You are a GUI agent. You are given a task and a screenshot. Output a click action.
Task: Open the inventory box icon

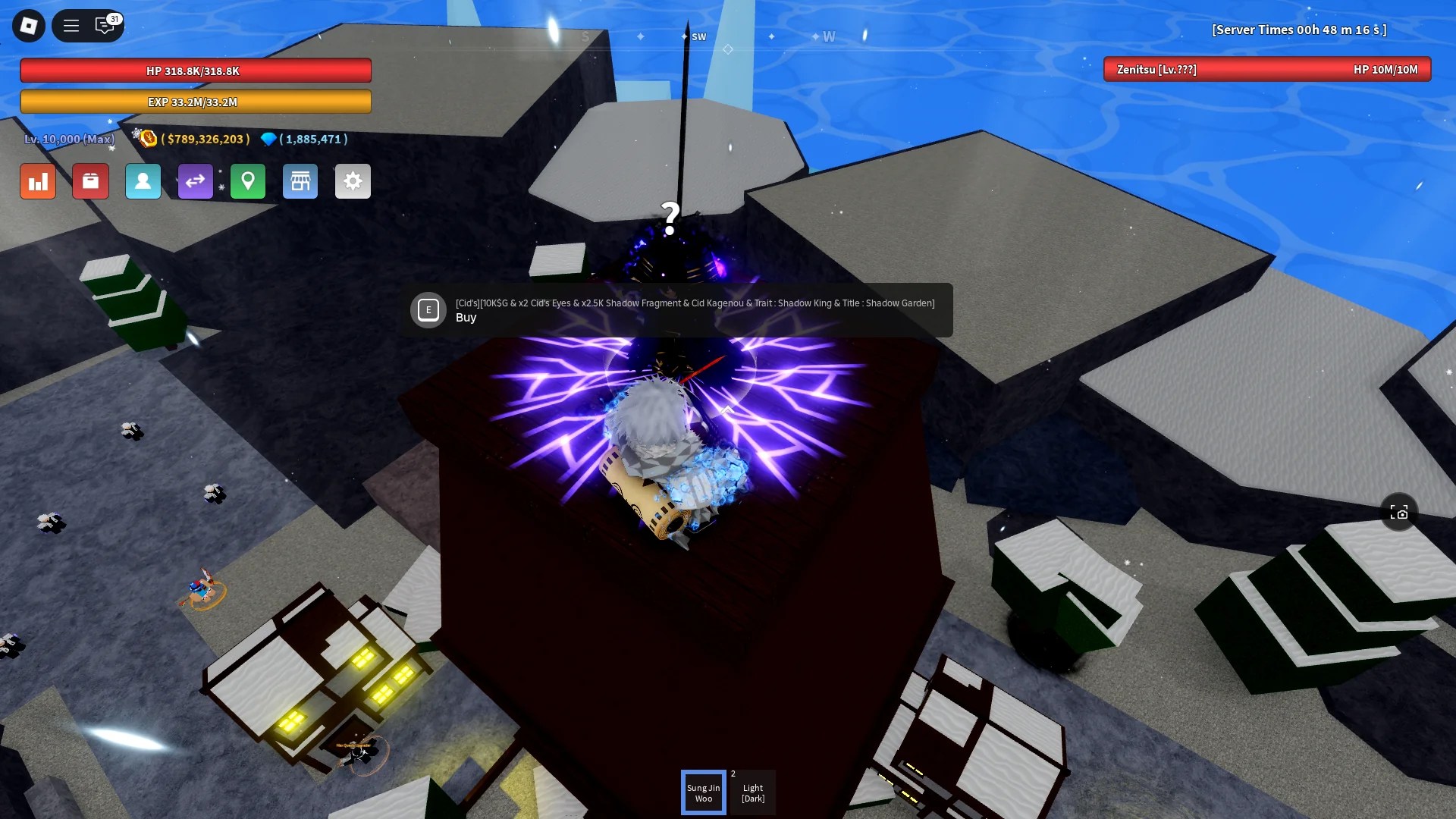90,181
